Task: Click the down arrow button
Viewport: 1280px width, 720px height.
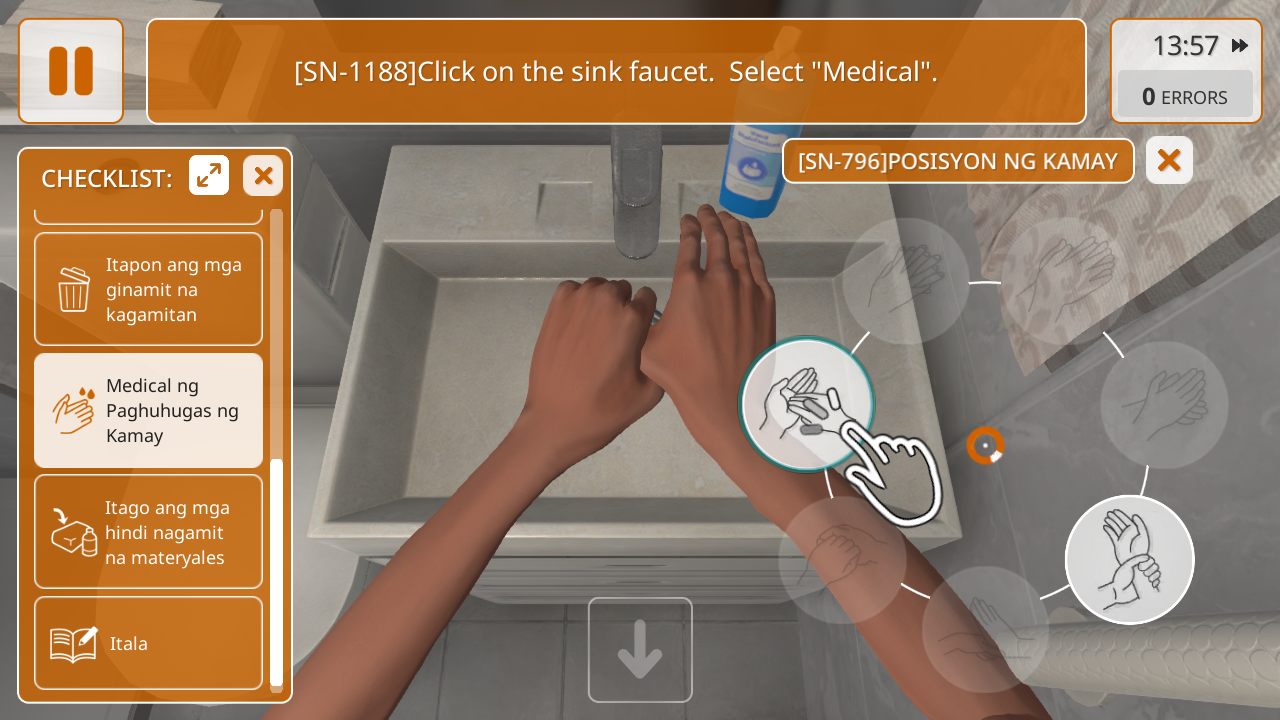Action: point(640,650)
